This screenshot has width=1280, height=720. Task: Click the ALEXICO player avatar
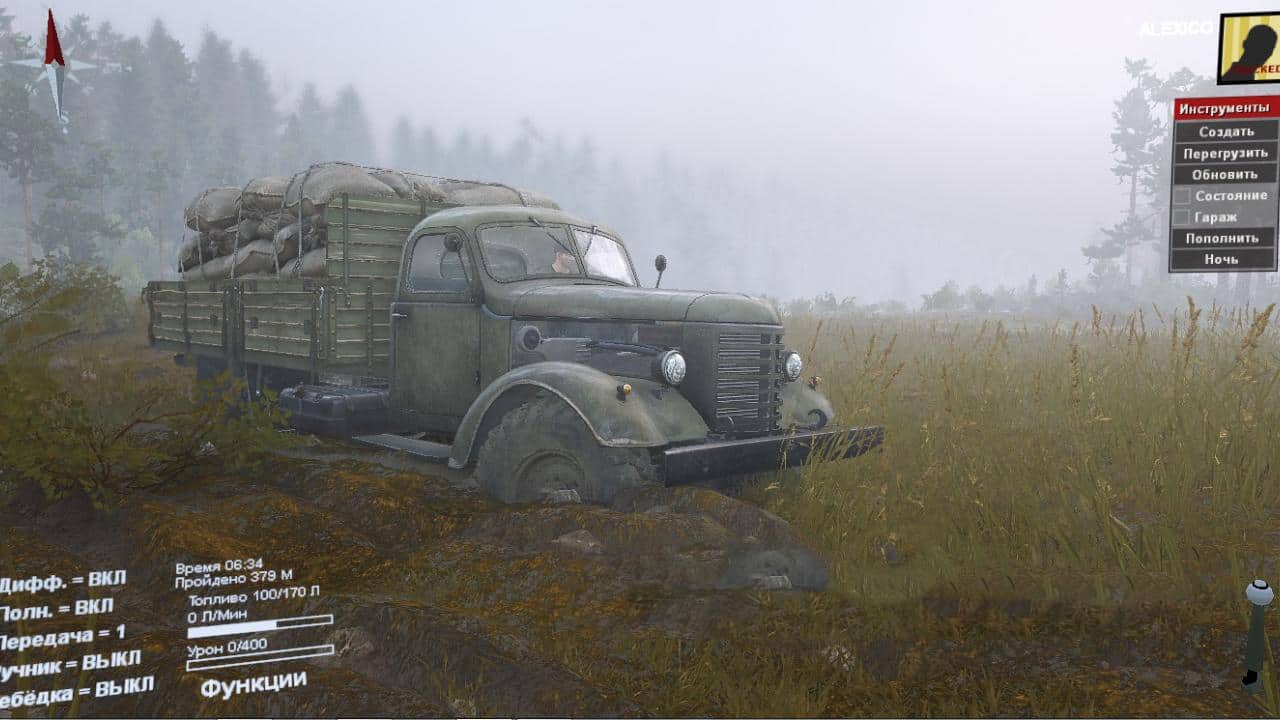tap(1248, 48)
